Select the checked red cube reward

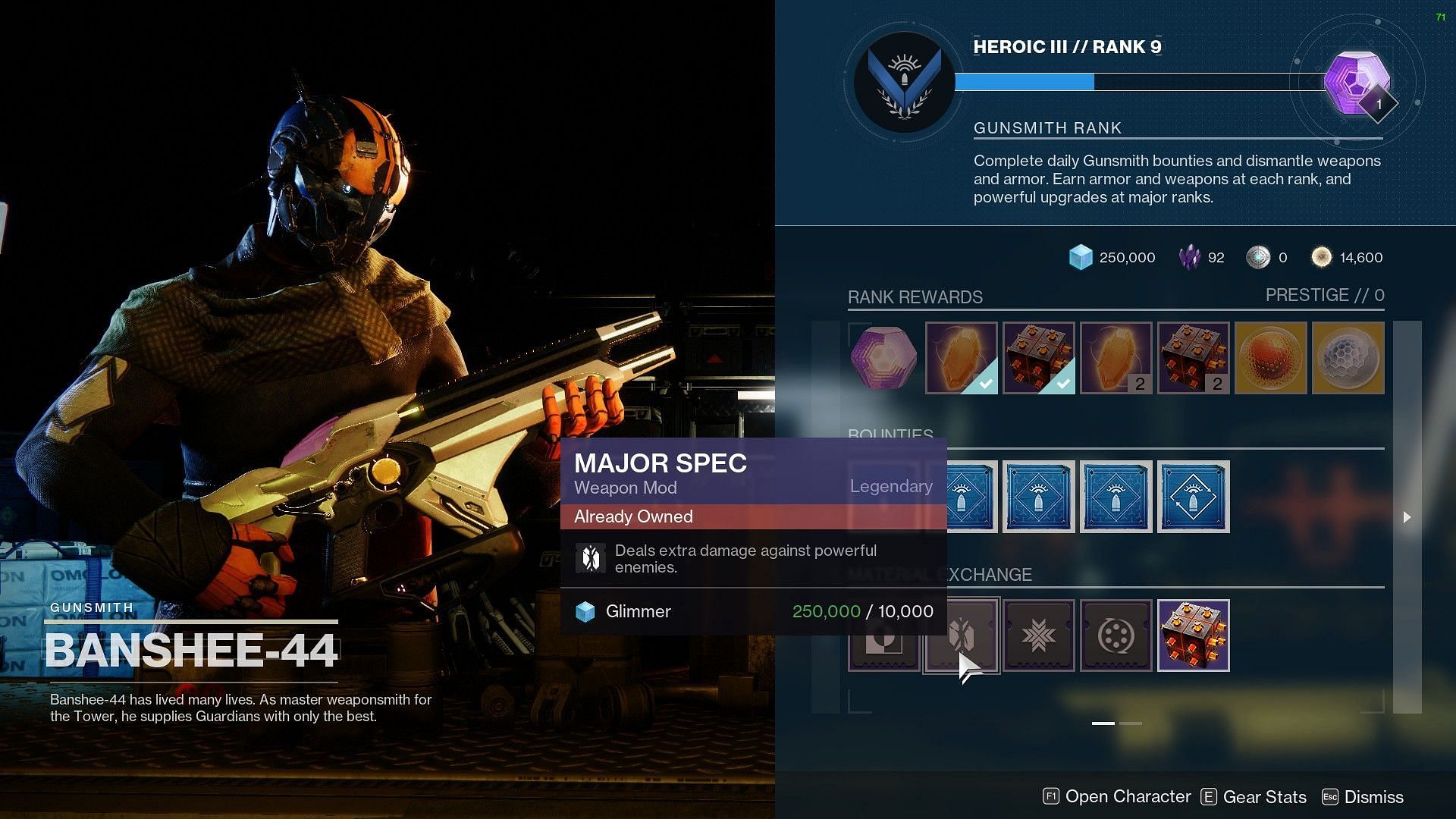click(1038, 358)
